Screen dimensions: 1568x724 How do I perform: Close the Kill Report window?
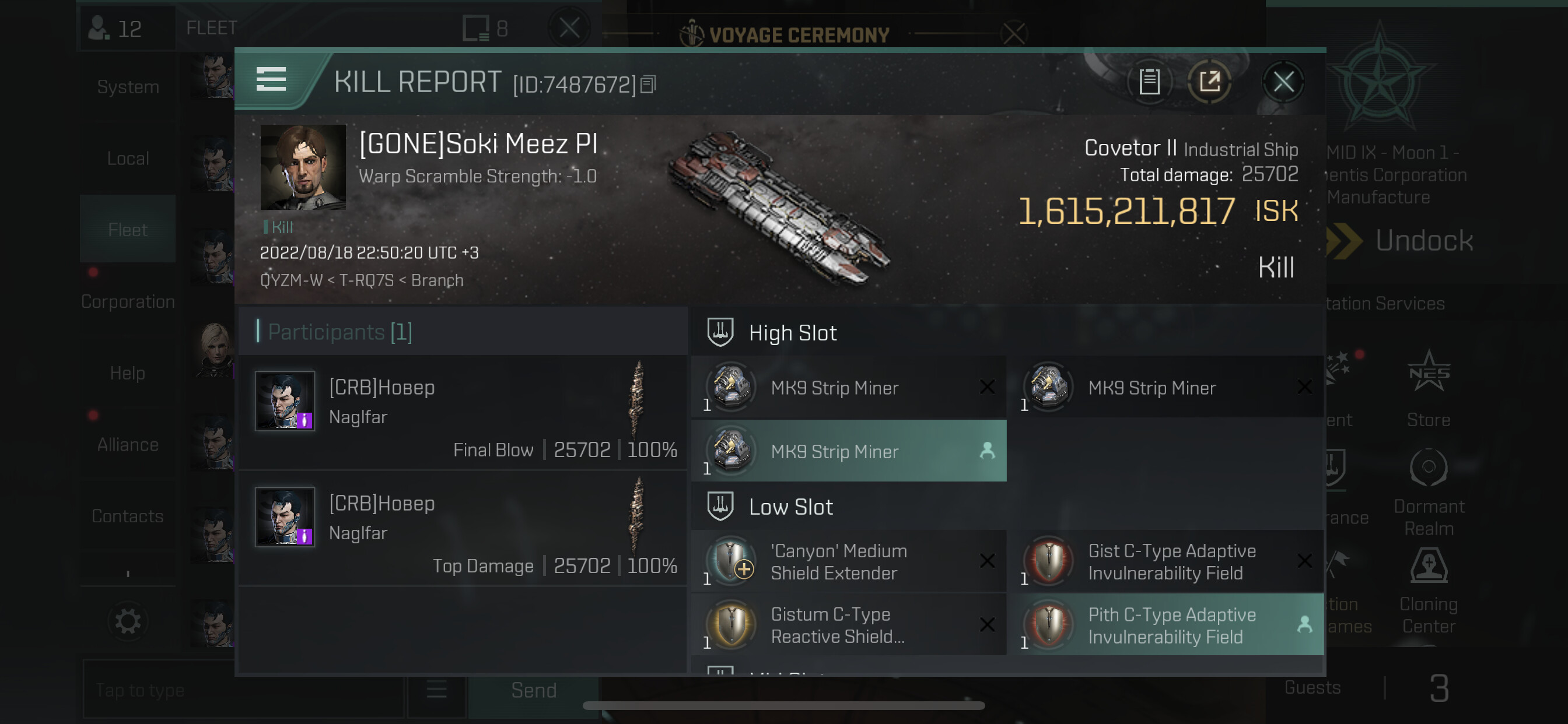coord(1283,82)
